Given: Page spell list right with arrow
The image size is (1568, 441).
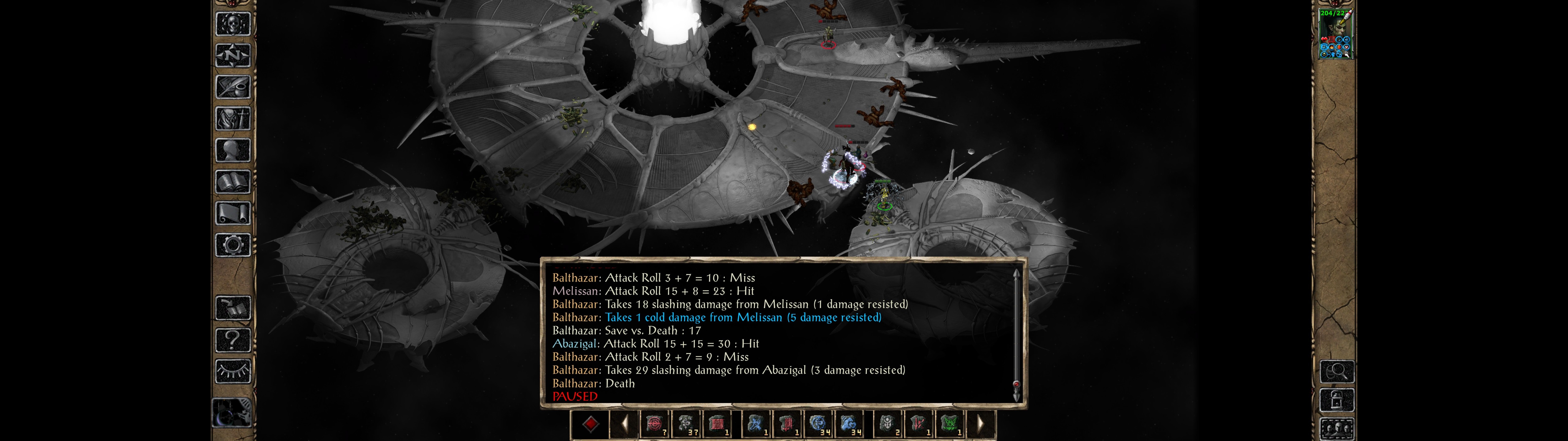Looking at the screenshot, I should pos(980,424).
